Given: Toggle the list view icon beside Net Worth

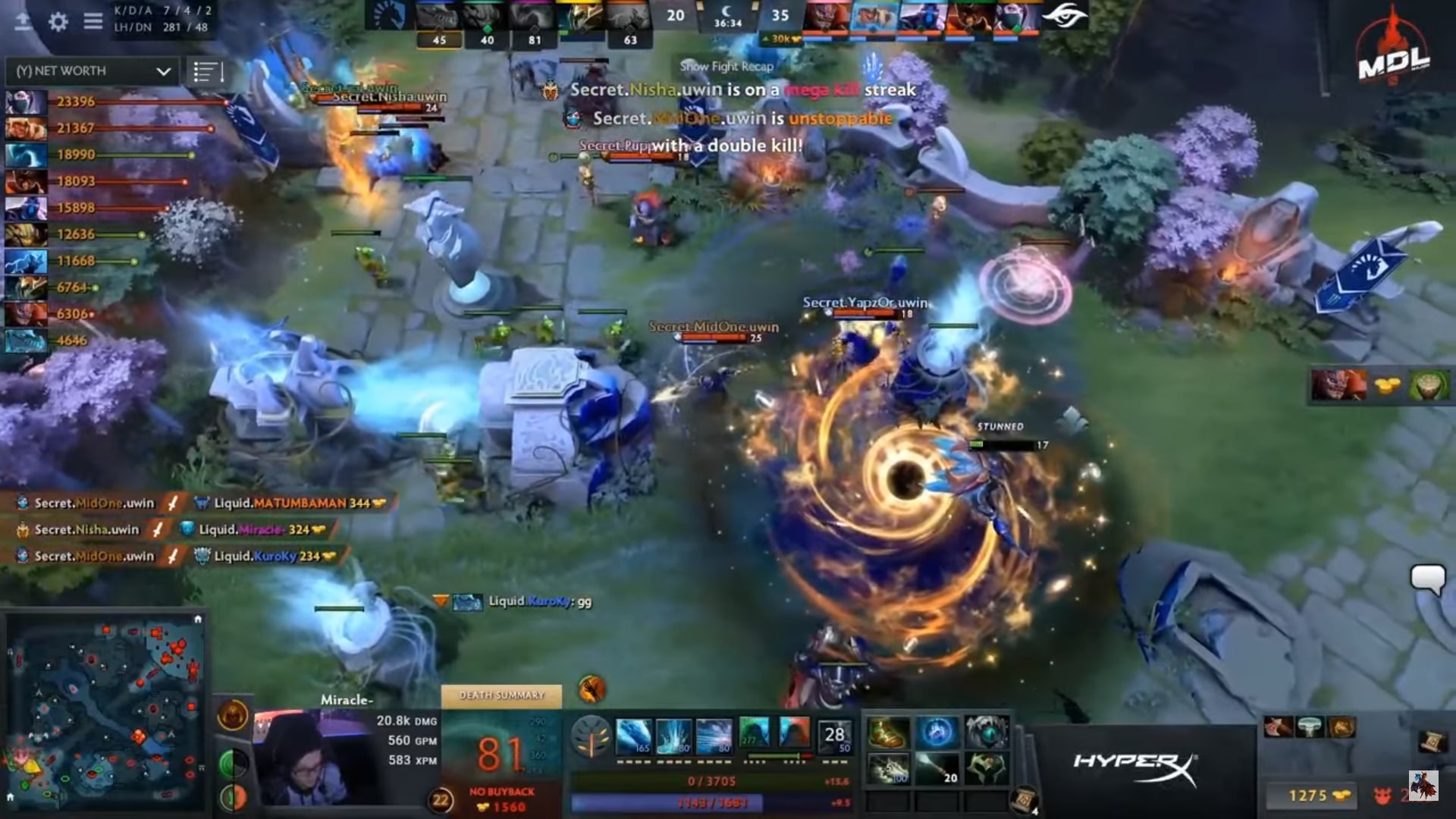Looking at the screenshot, I should point(207,72).
